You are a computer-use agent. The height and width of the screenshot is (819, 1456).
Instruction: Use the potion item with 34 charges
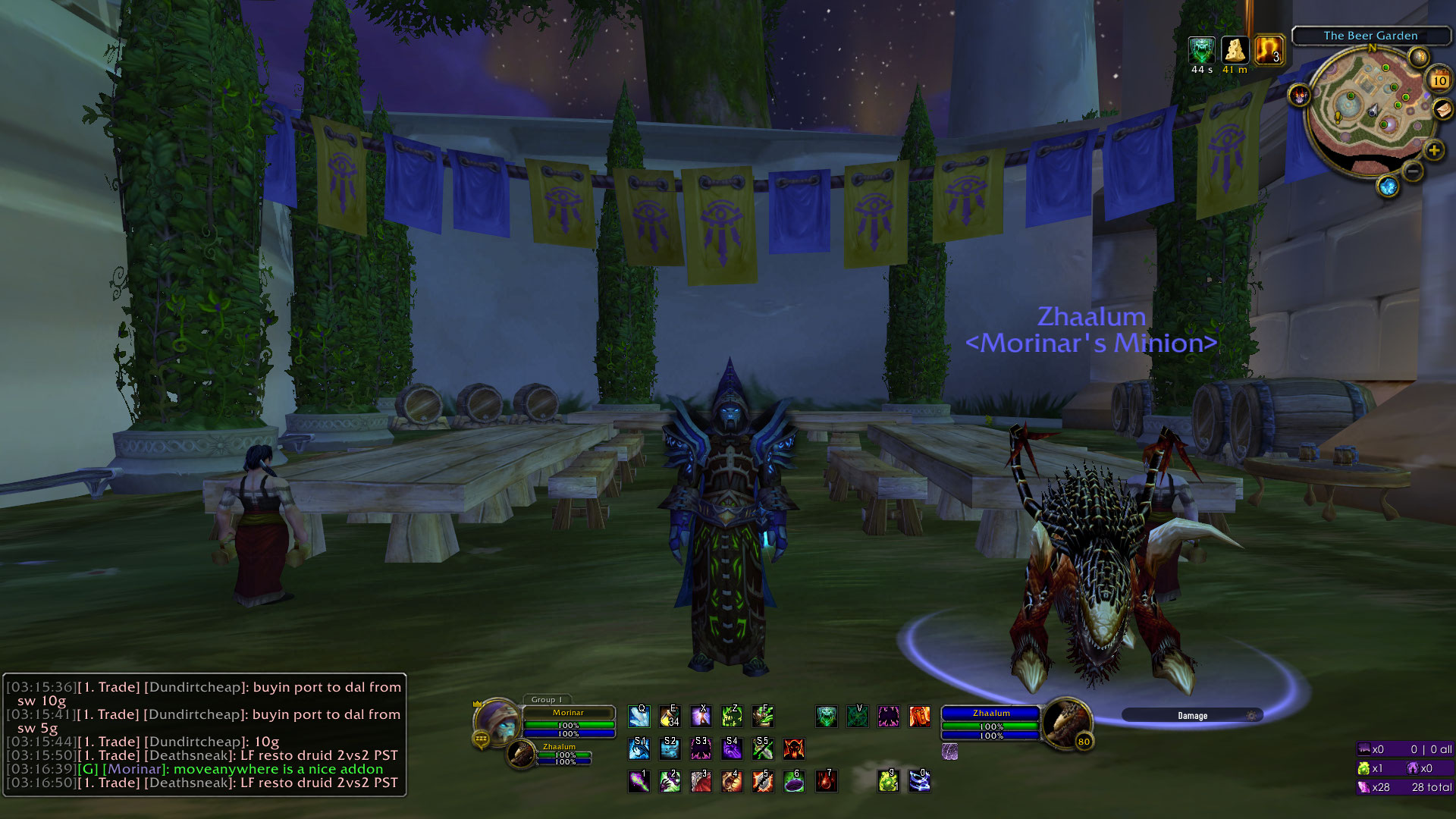click(670, 717)
